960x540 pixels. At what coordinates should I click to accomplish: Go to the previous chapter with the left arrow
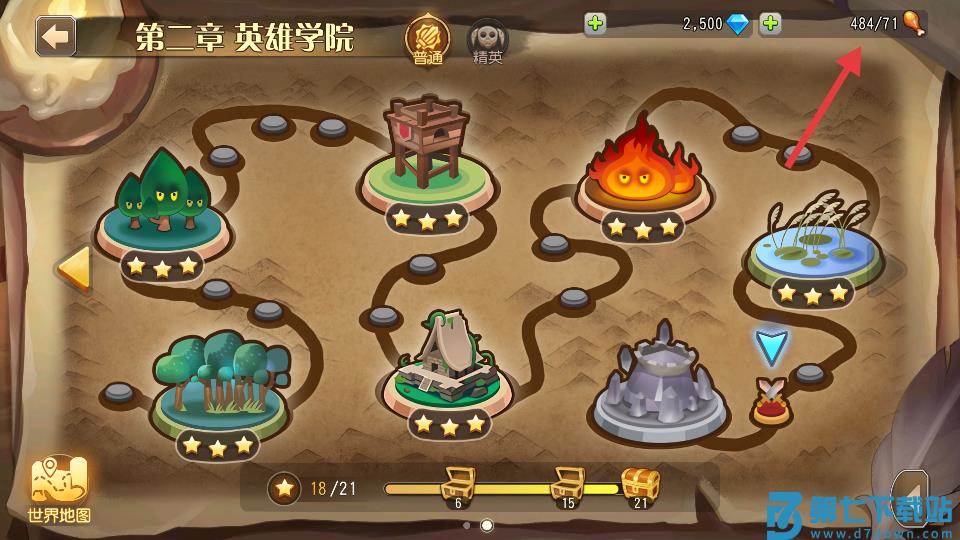[x=72, y=268]
